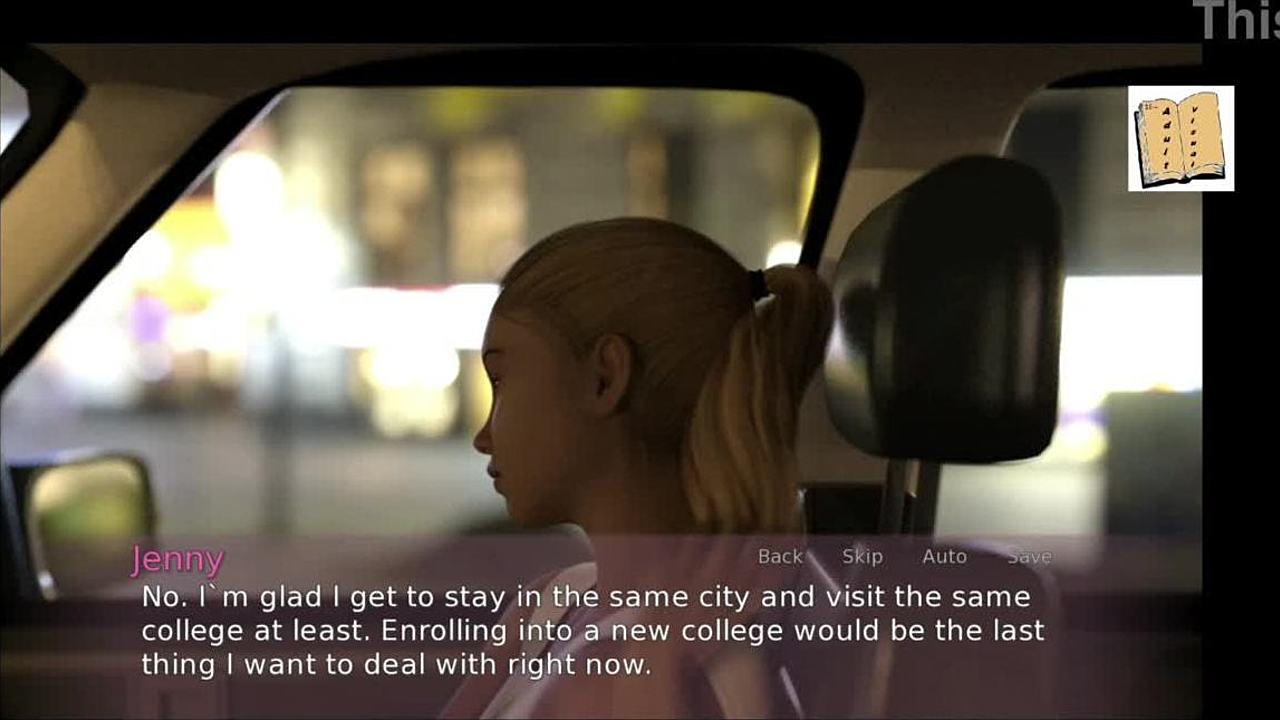
Task: Skip the current dialogue
Action: point(862,557)
